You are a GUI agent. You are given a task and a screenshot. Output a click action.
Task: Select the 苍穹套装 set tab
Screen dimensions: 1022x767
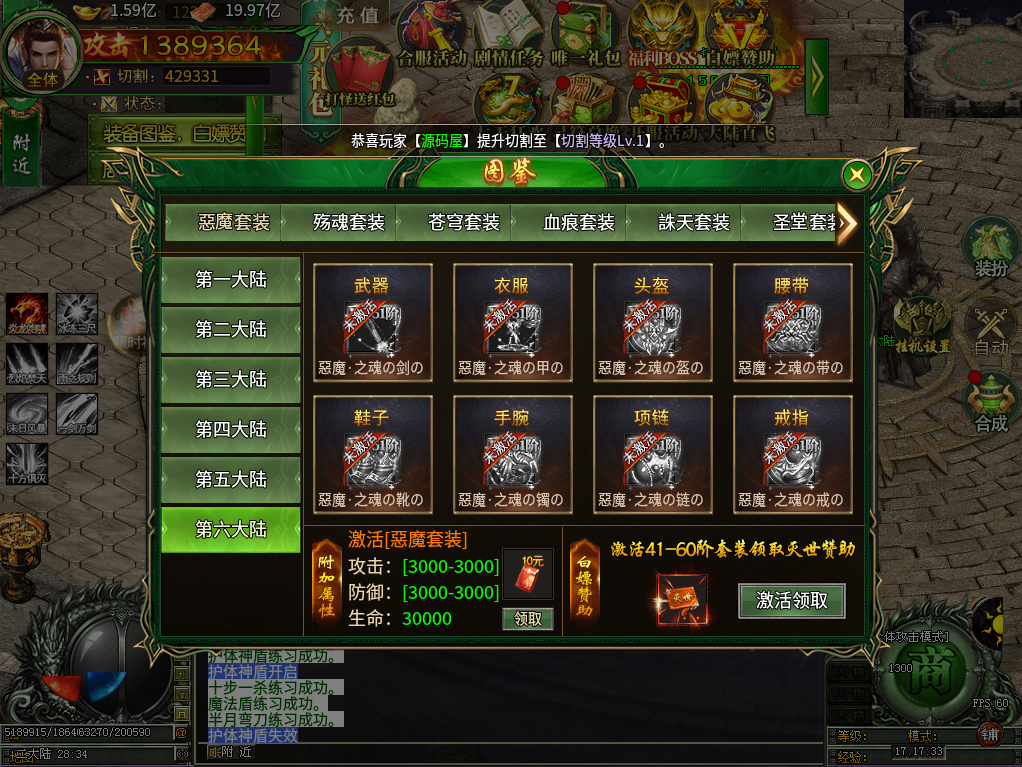click(x=464, y=222)
